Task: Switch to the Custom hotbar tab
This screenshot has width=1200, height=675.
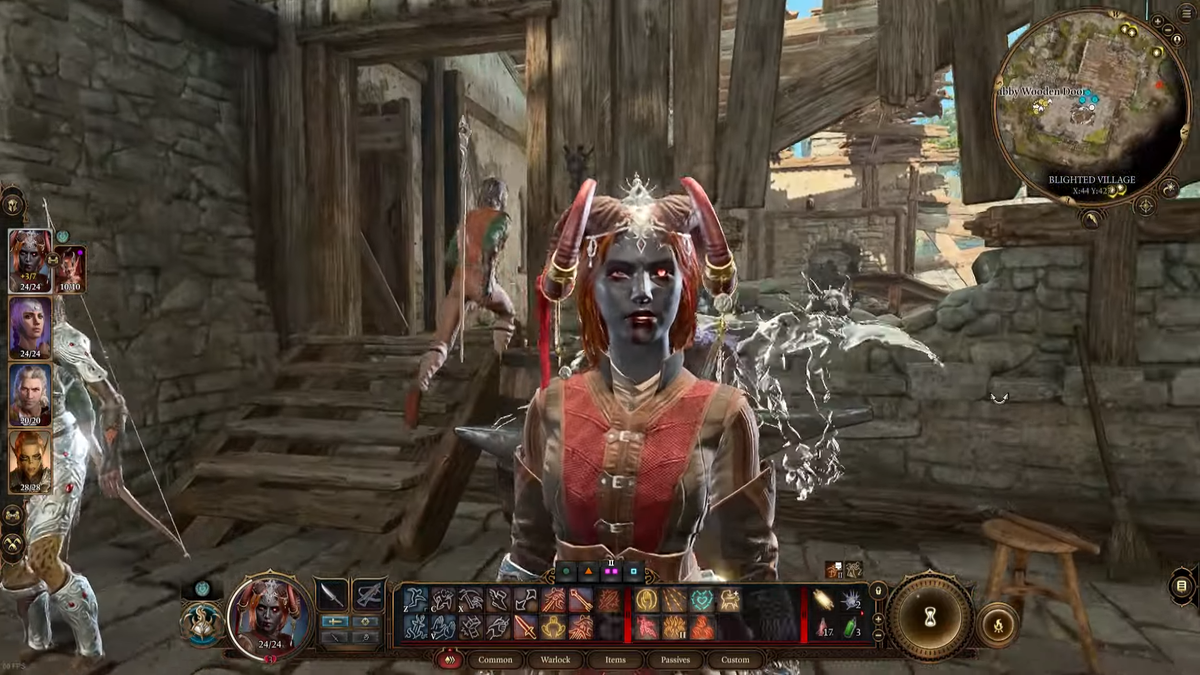Action: pos(735,660)
